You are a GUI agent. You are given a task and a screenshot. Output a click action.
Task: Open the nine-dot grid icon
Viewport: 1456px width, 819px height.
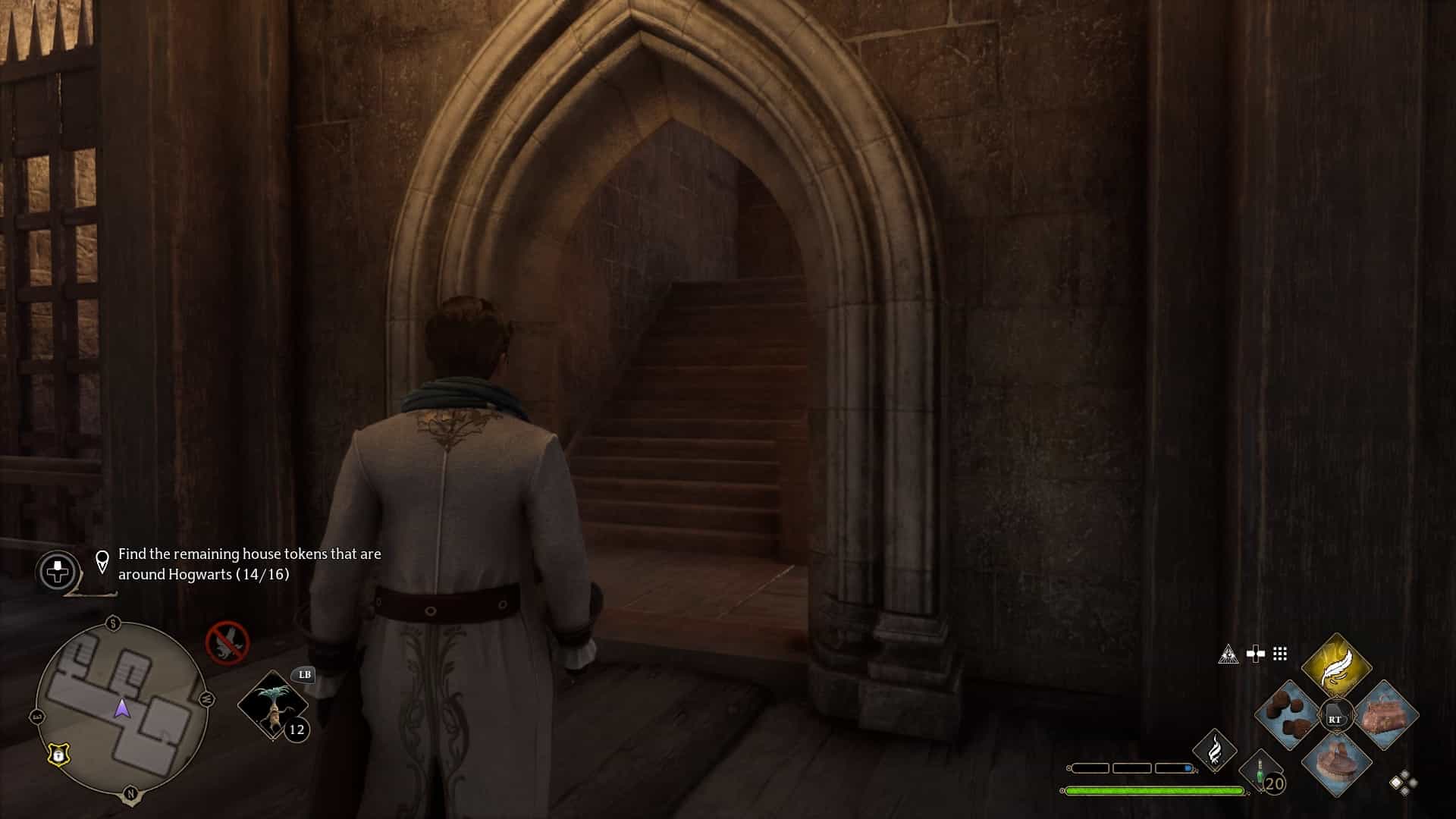tap(1280, 654)
